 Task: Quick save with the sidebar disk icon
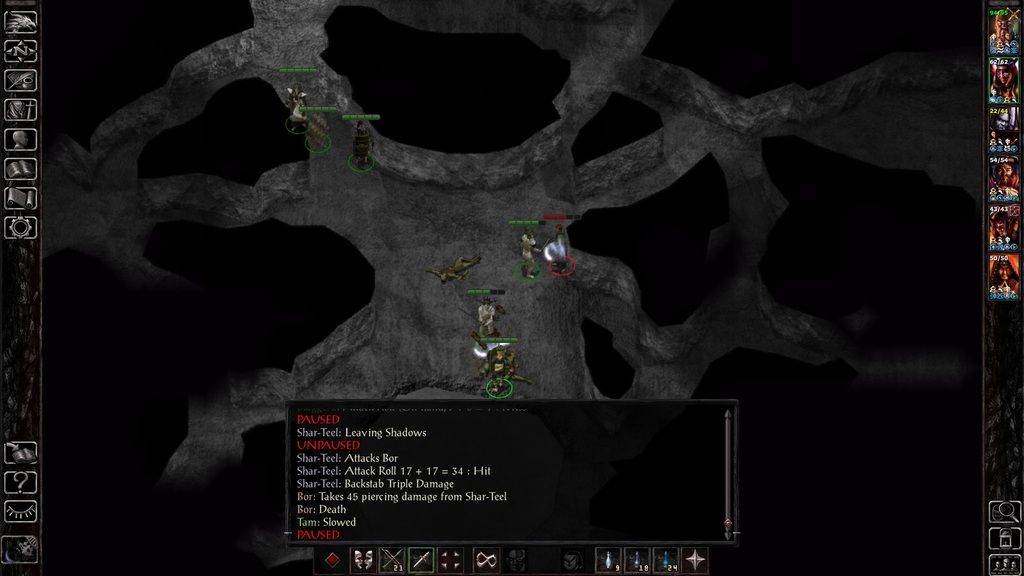[x=20, y=453]
